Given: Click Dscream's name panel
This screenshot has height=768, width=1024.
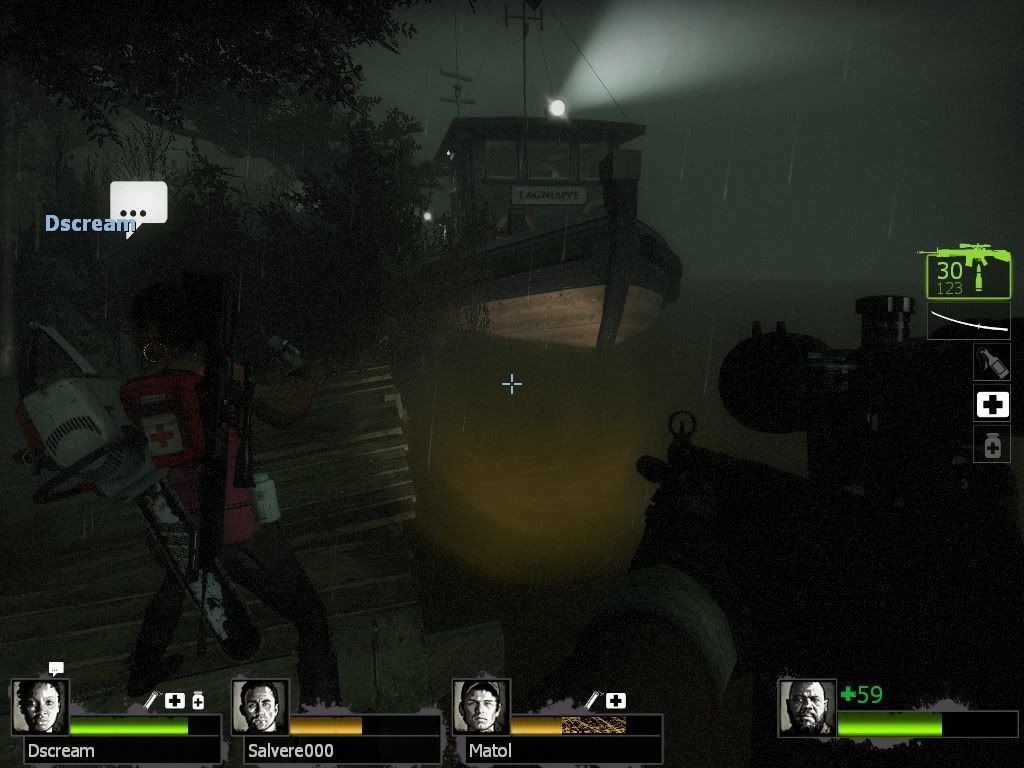Looking at the screenshot, I should pyautogui.click(x=122, y=750).
